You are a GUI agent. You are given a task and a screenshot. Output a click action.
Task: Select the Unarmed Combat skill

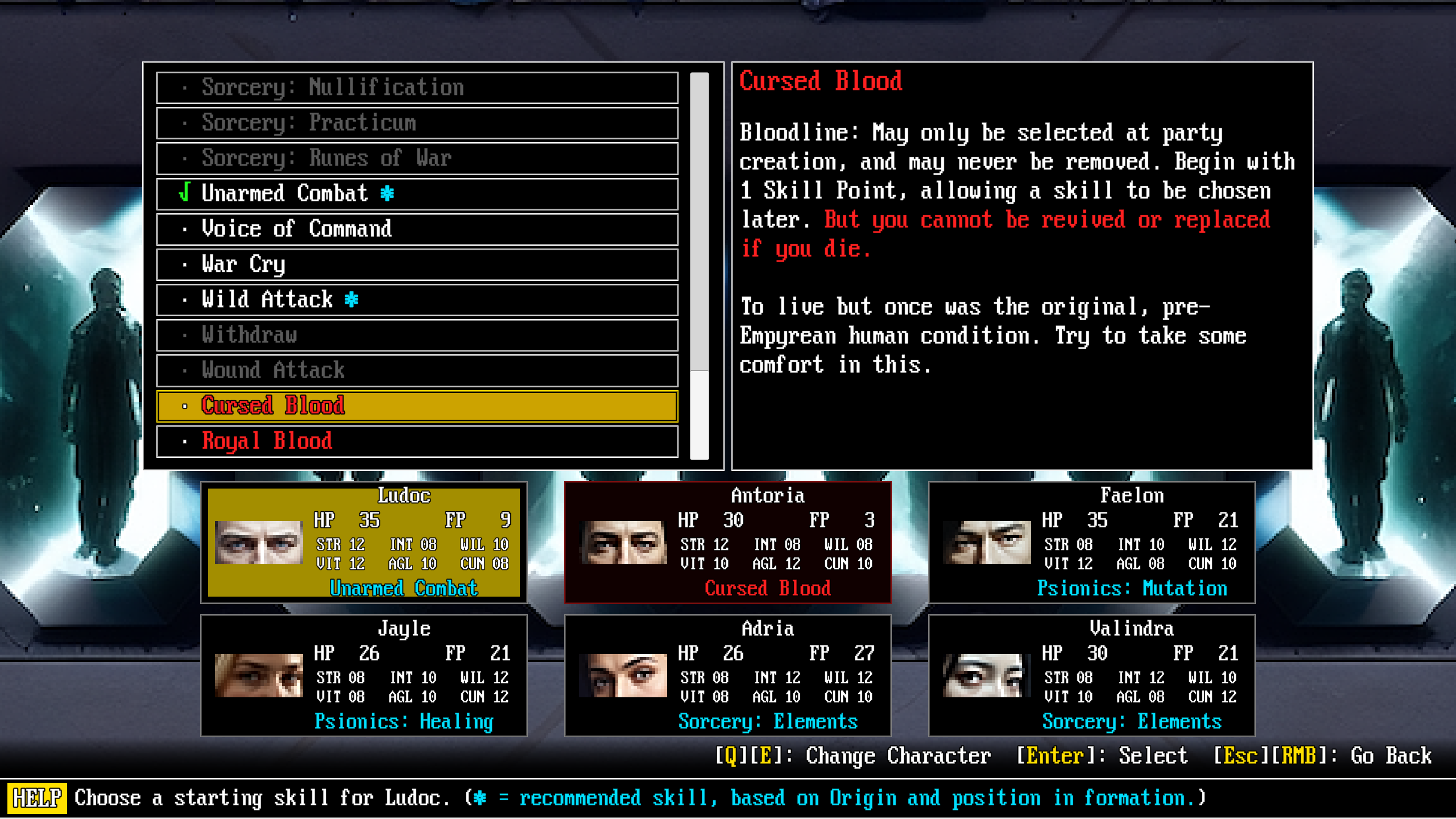coord(417,193)
